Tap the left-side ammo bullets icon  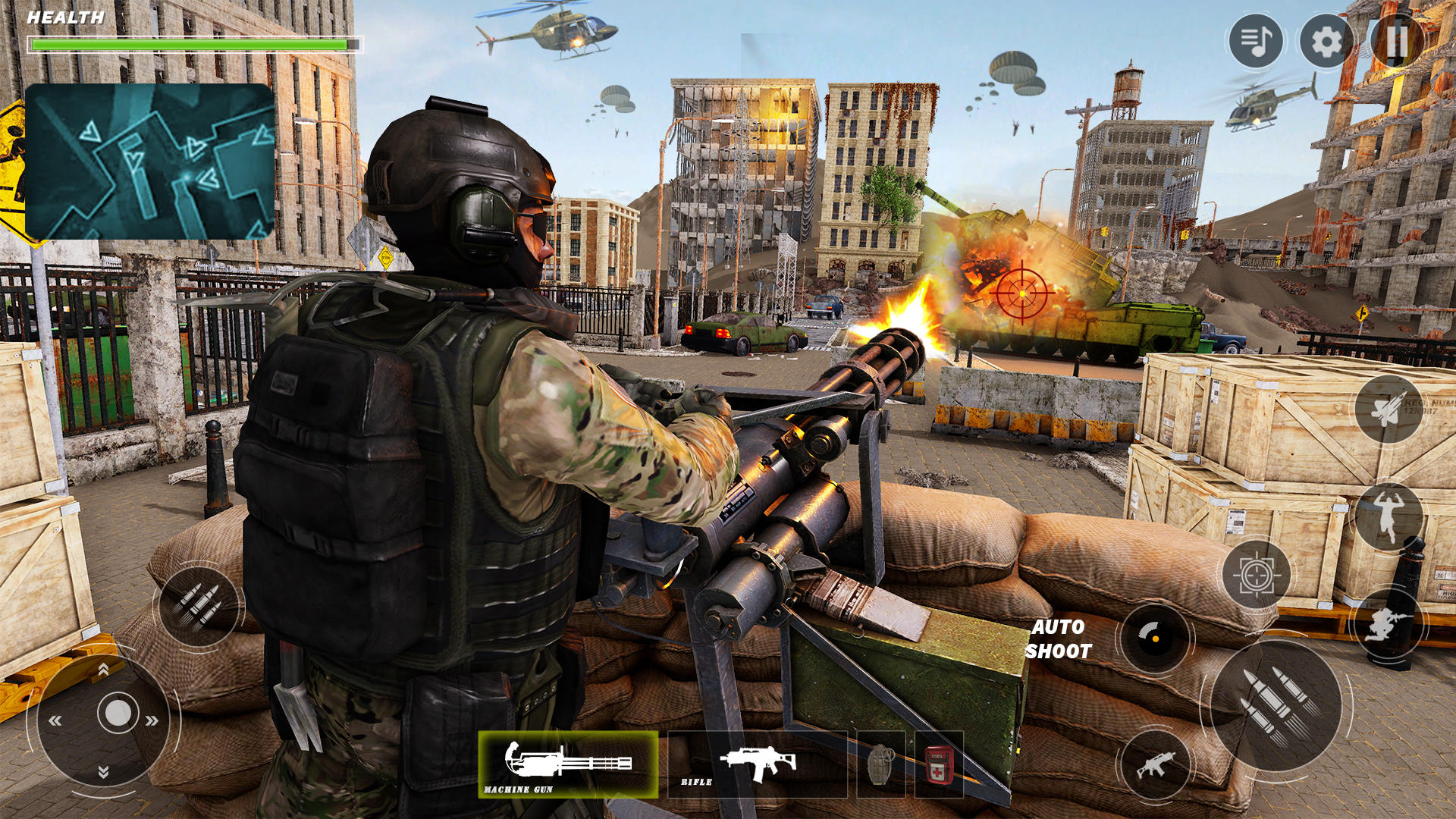(x=199, y=607)
